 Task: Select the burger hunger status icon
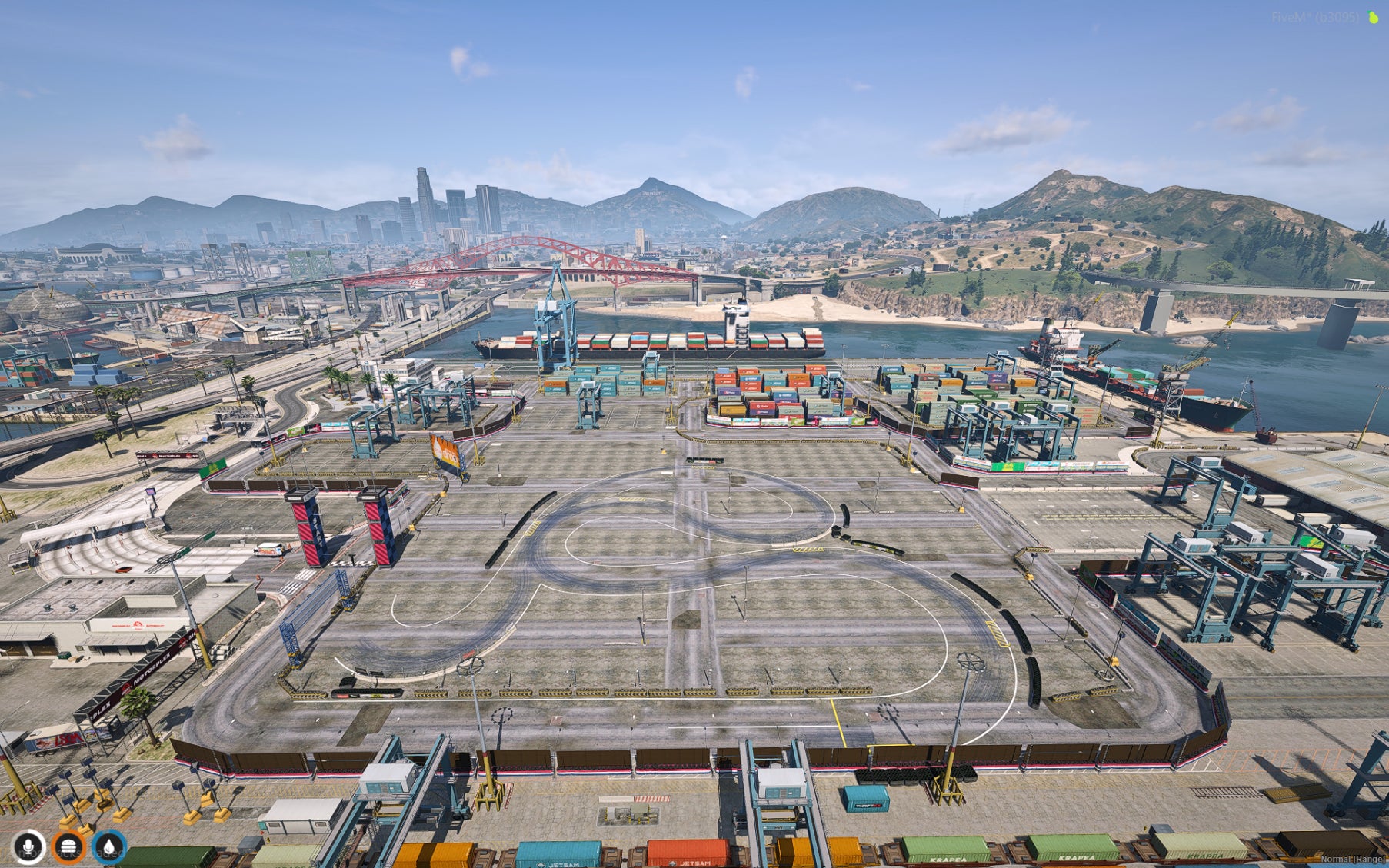click(x=68, y=847)
